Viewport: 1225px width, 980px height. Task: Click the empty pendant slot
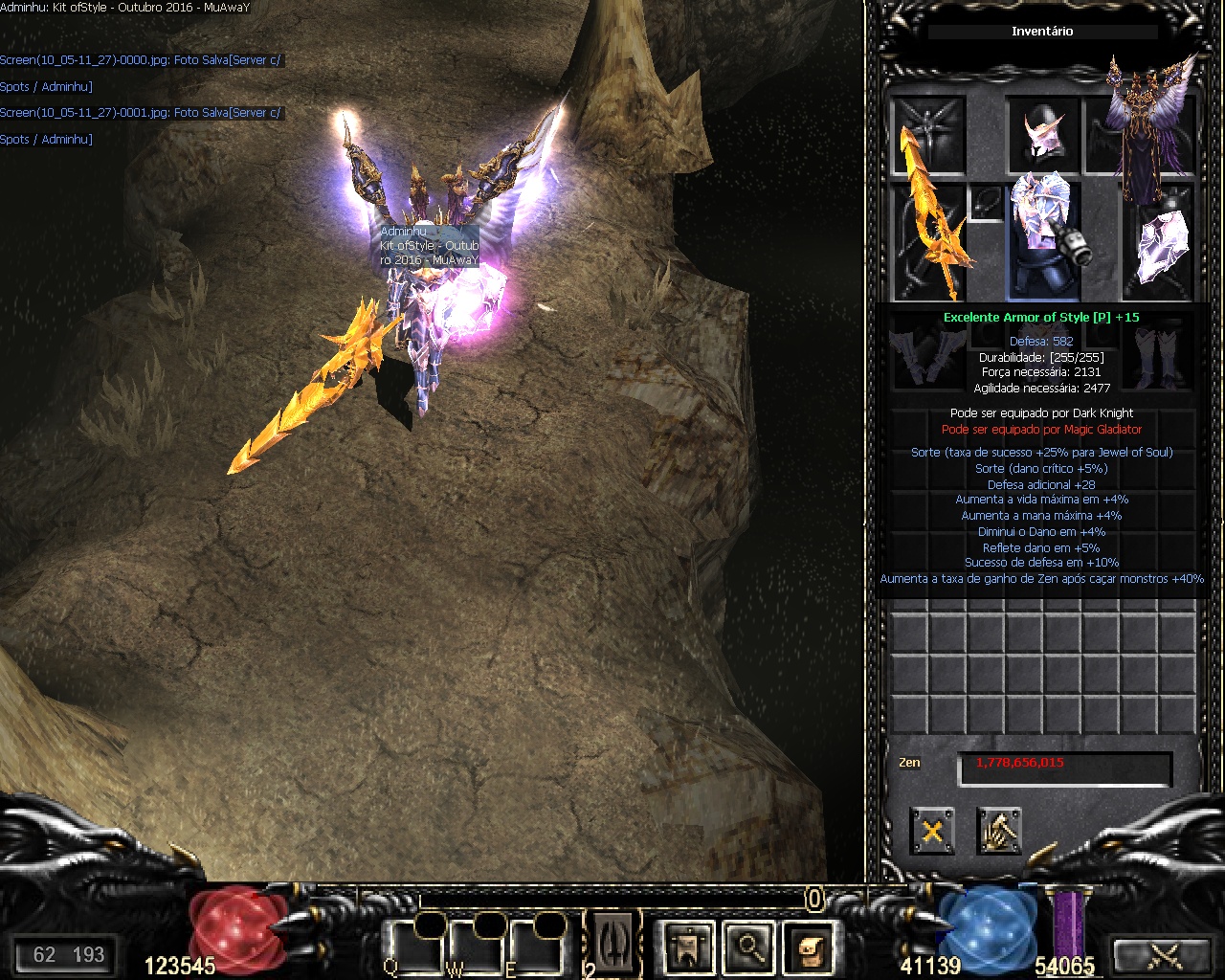pyautogui.click(x=988, y=203)
